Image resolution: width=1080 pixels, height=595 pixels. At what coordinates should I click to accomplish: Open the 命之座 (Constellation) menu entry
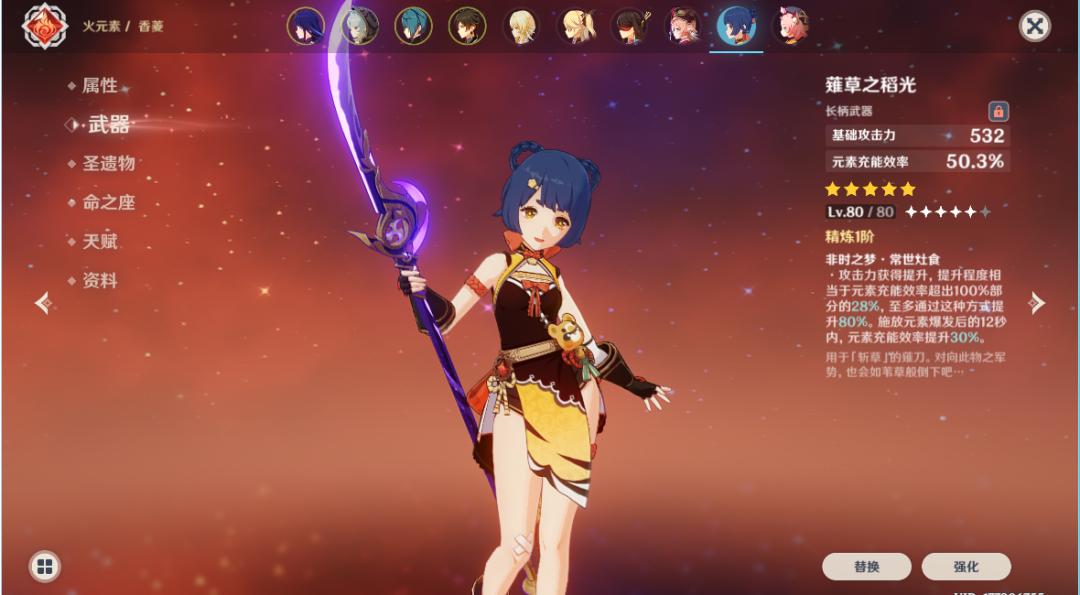click(108, 202)
